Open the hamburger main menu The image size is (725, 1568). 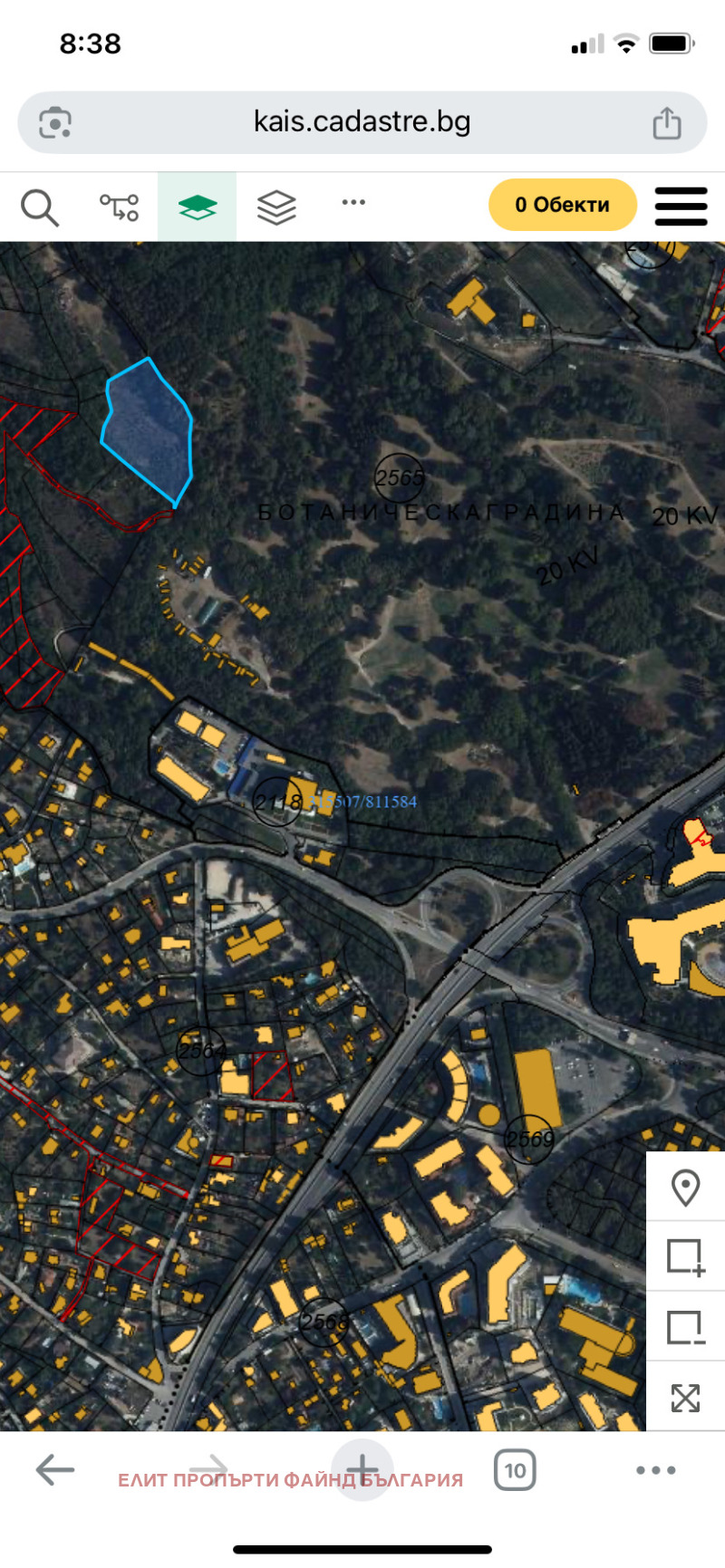[681, 207]
